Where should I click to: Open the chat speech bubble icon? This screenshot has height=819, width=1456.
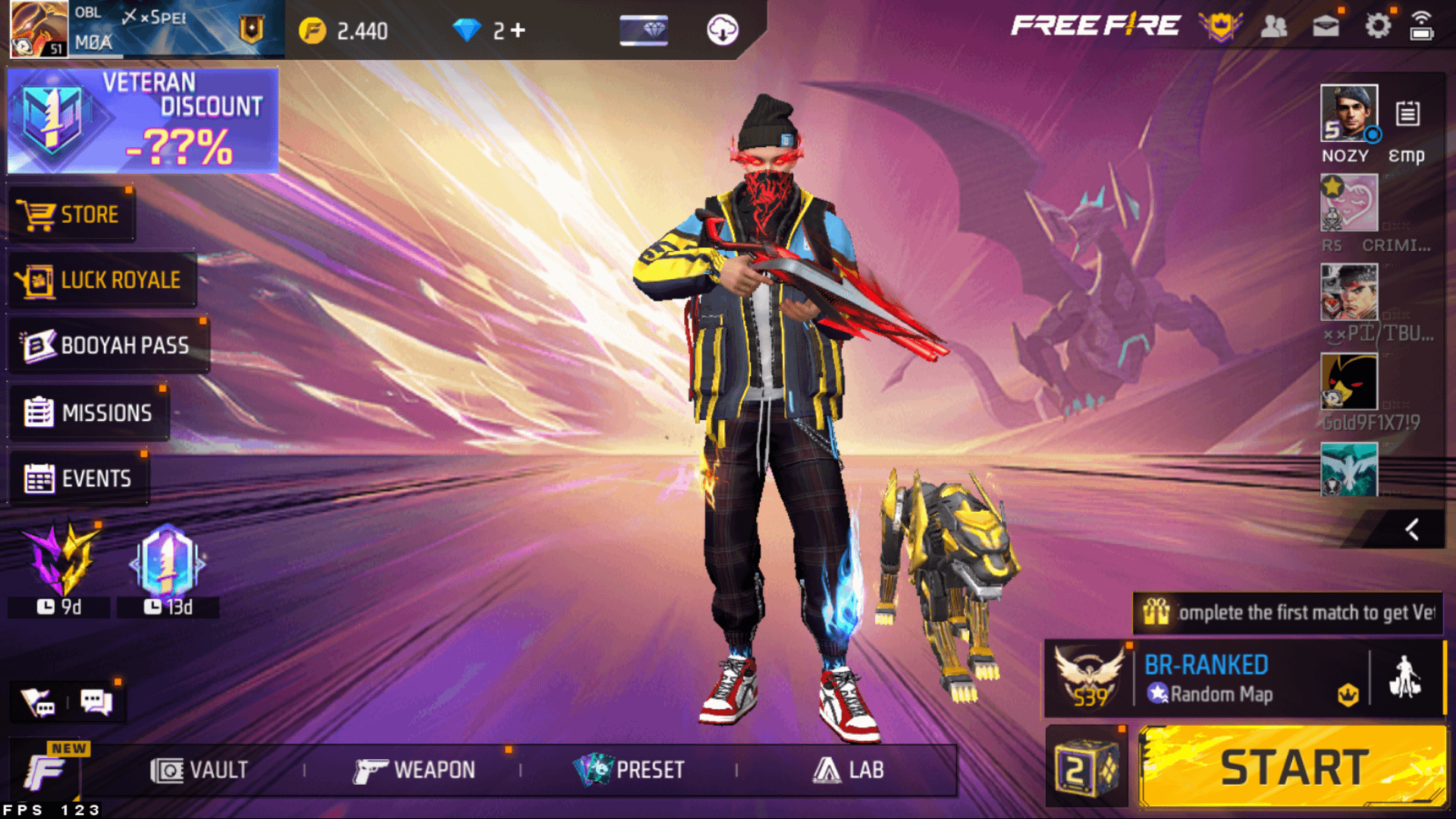point(96,702)
